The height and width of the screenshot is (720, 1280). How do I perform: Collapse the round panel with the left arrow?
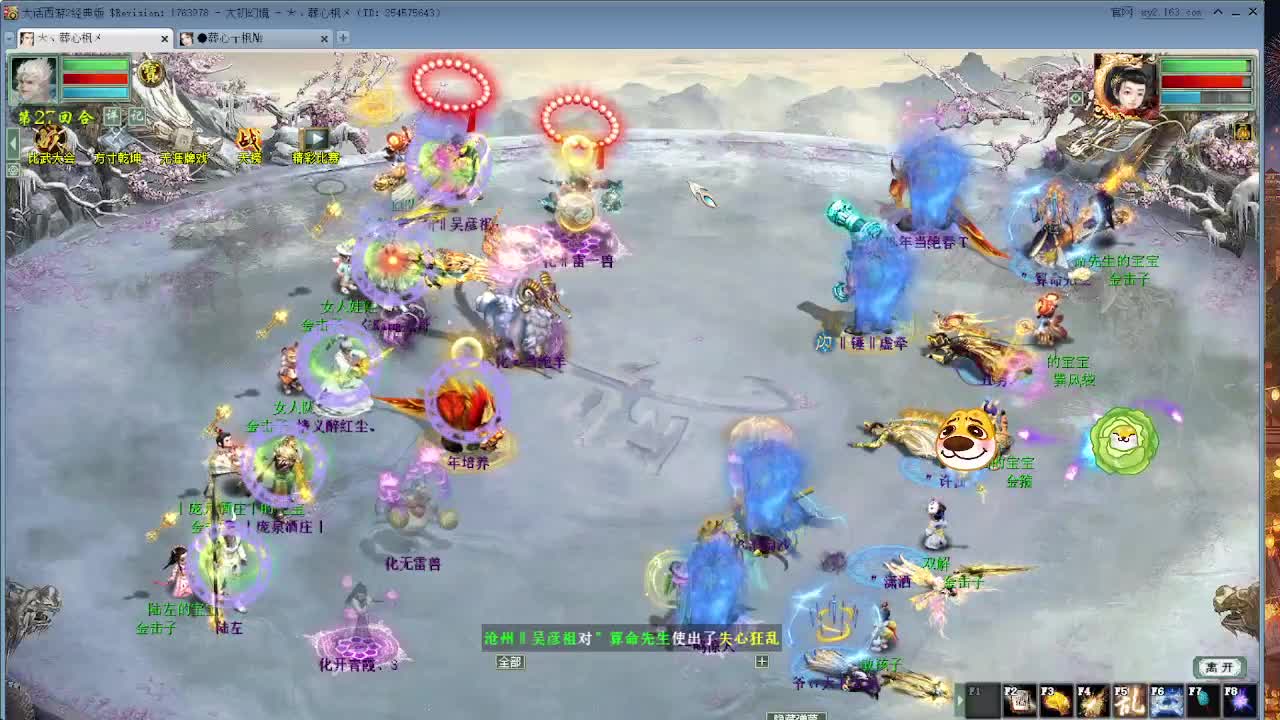12,141
